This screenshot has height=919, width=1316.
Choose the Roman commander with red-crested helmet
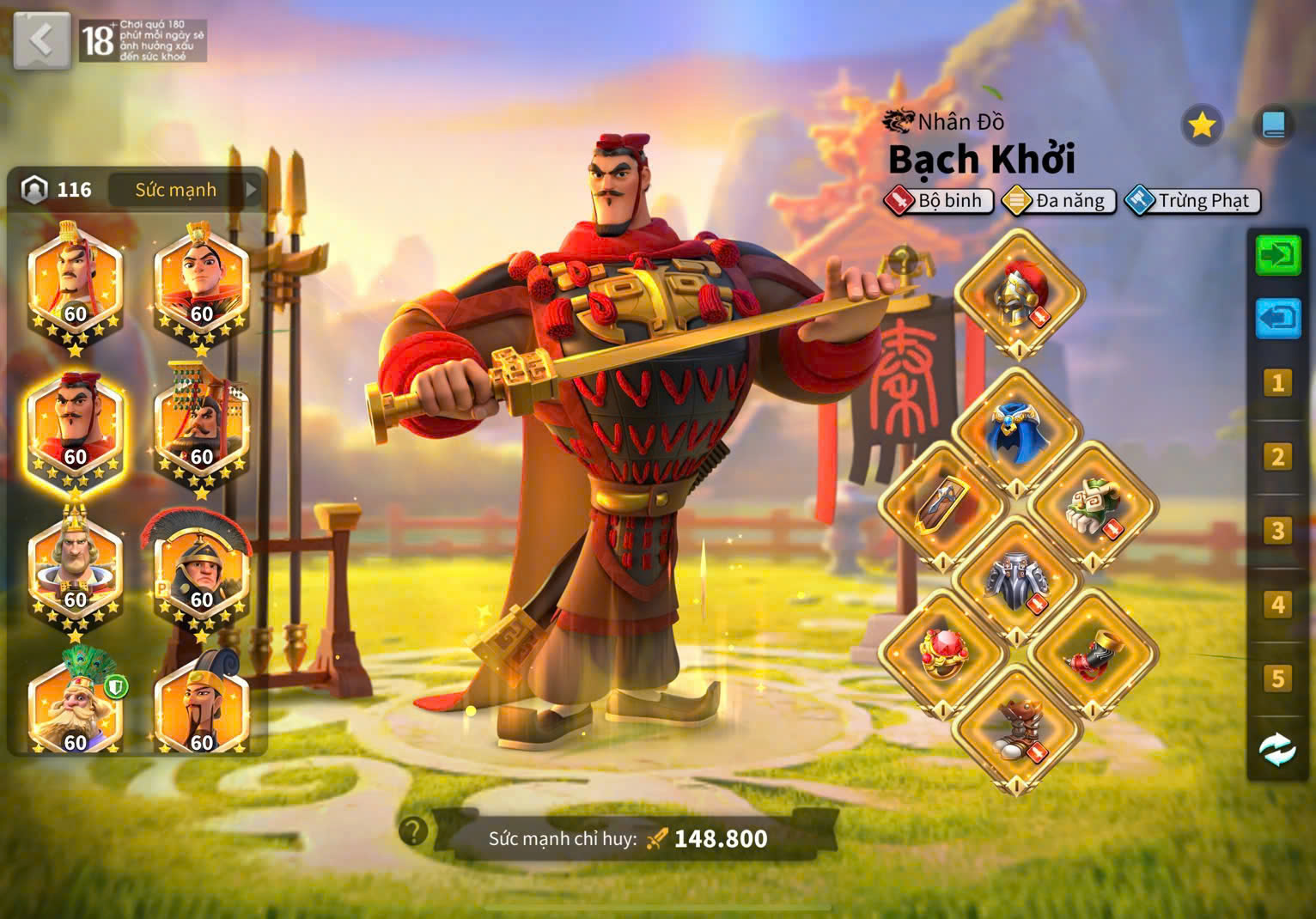click(200, 572)
